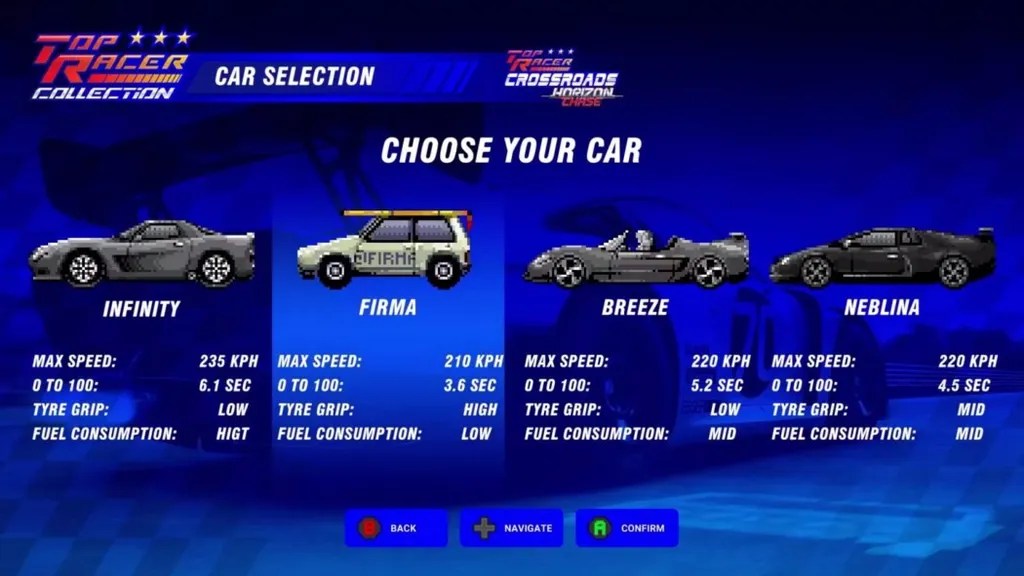The height and width of the screenshot is (576, 1024).
Task: Choose the Infinity car
Action: [141, 254]
